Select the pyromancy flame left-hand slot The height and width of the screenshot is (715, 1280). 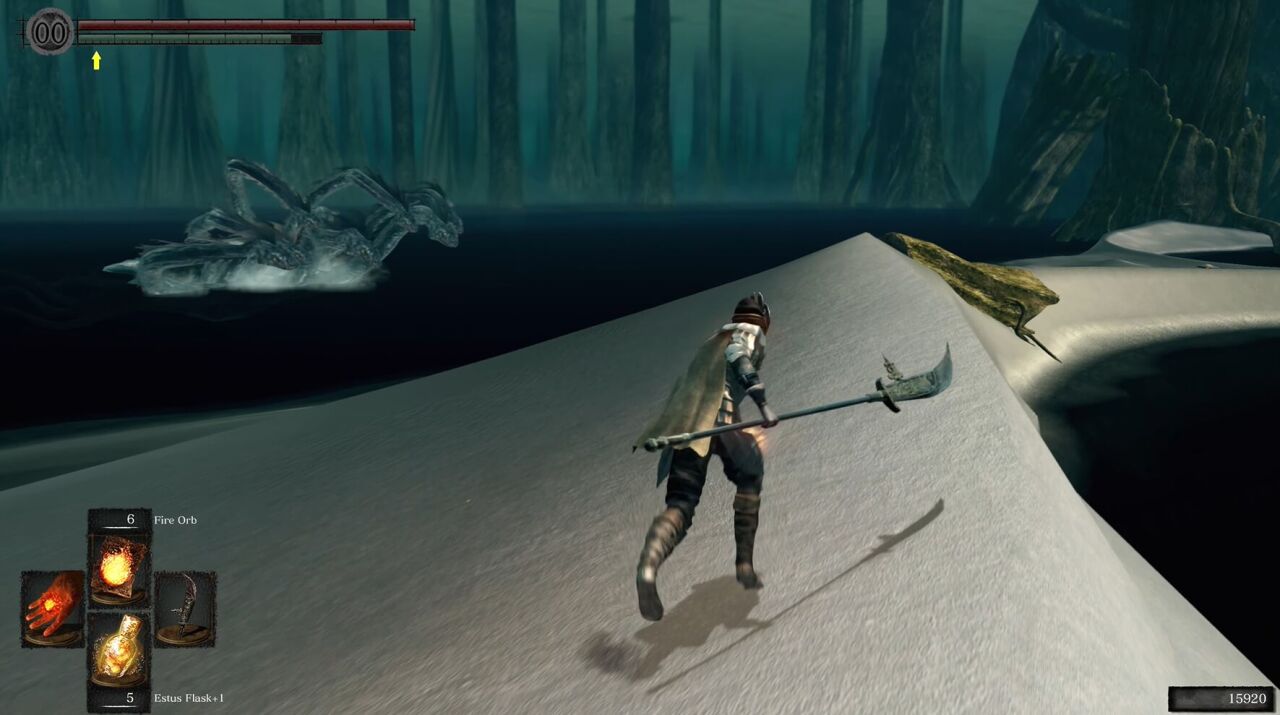click(x=53, y=607)
